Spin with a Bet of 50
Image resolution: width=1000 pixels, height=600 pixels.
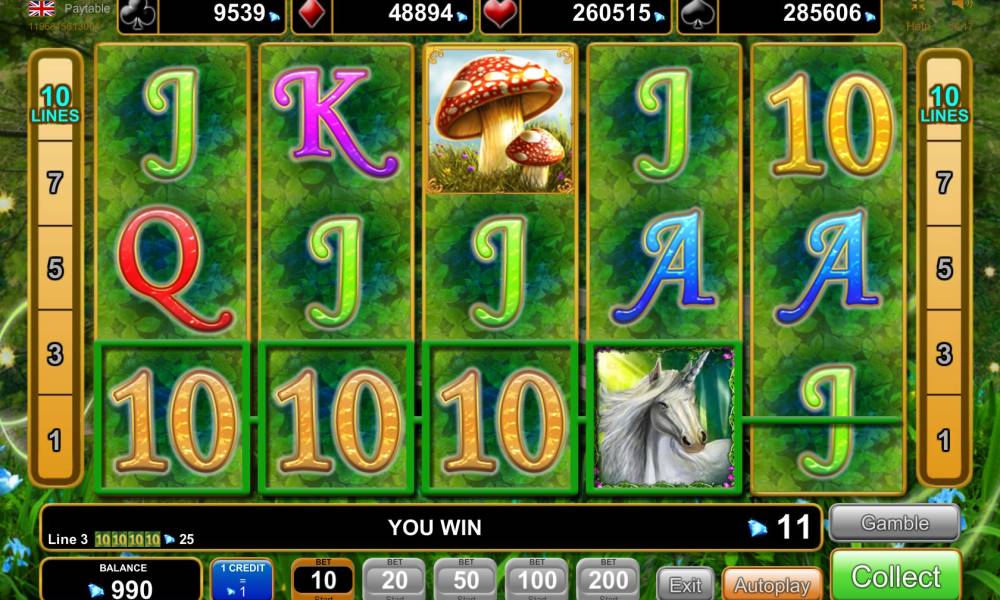pyautogui.click(x=465, y=579)
